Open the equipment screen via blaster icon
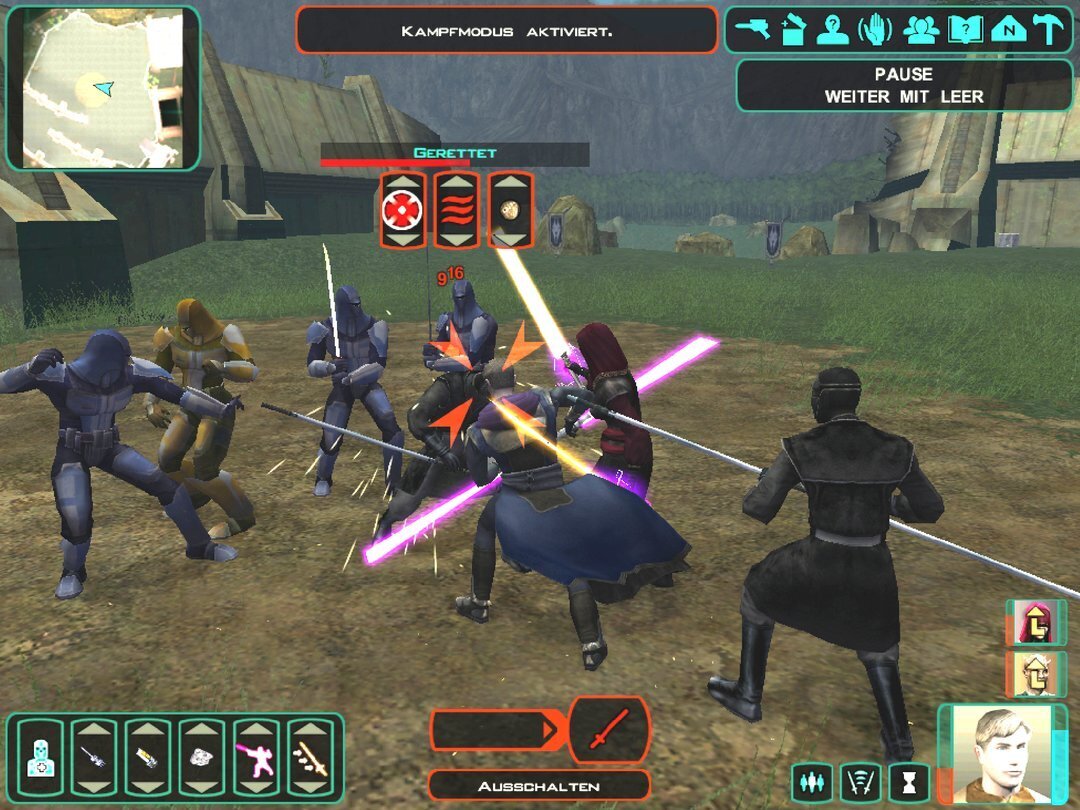 752,30
